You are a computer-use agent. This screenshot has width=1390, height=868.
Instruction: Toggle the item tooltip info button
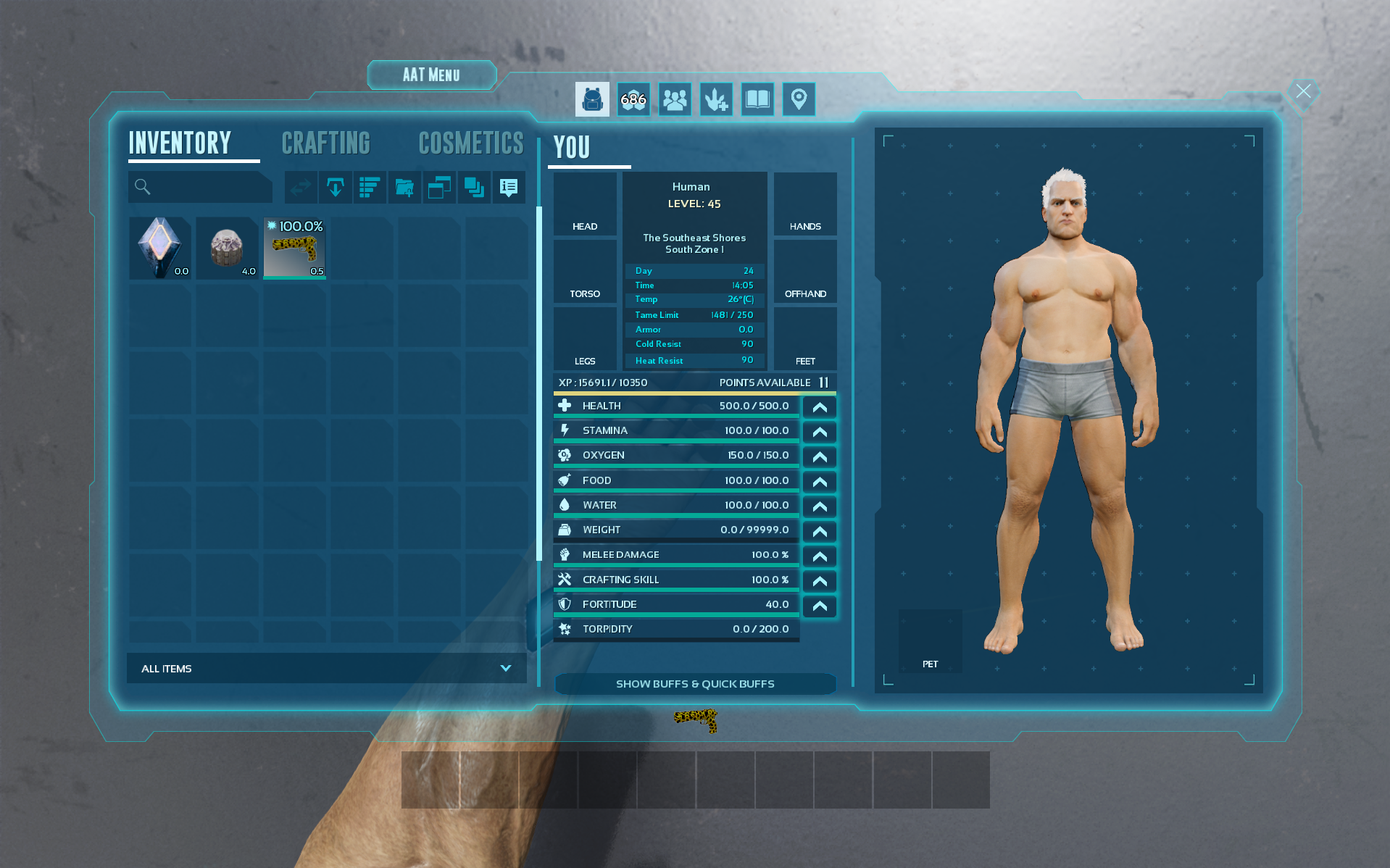509,188
